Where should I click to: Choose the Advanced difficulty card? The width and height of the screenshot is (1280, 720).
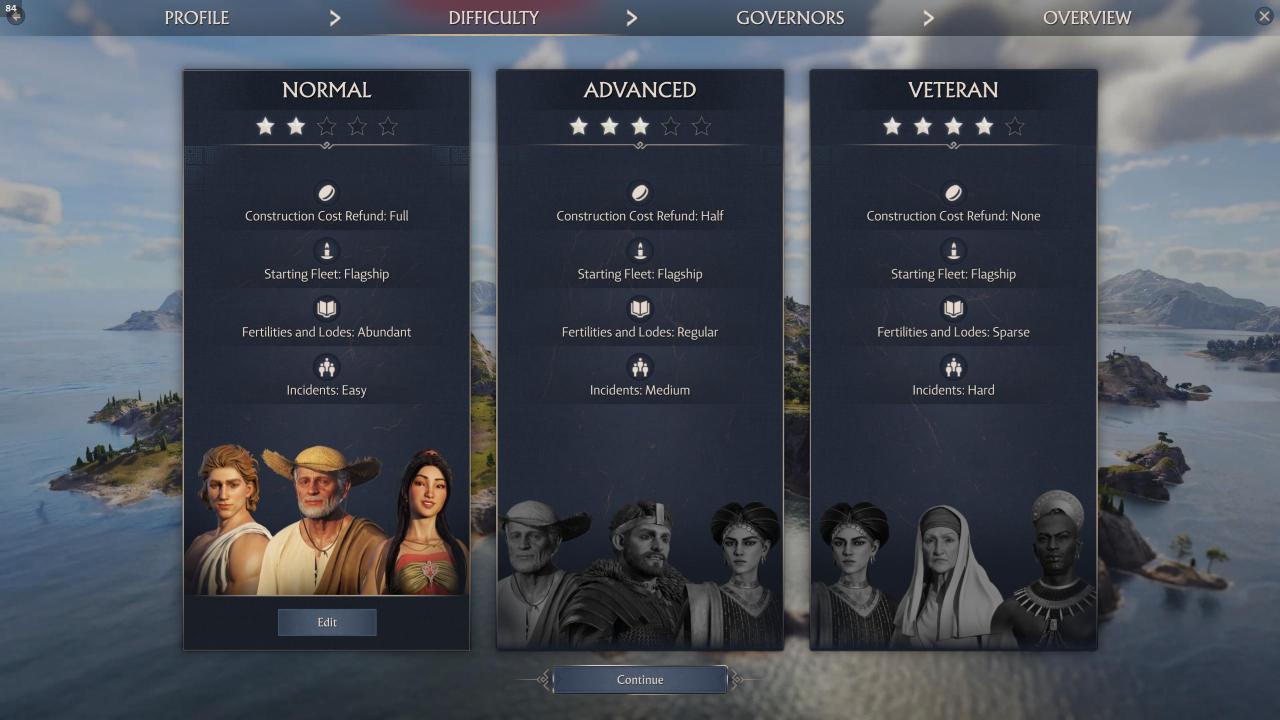click(x=640, y=300)
